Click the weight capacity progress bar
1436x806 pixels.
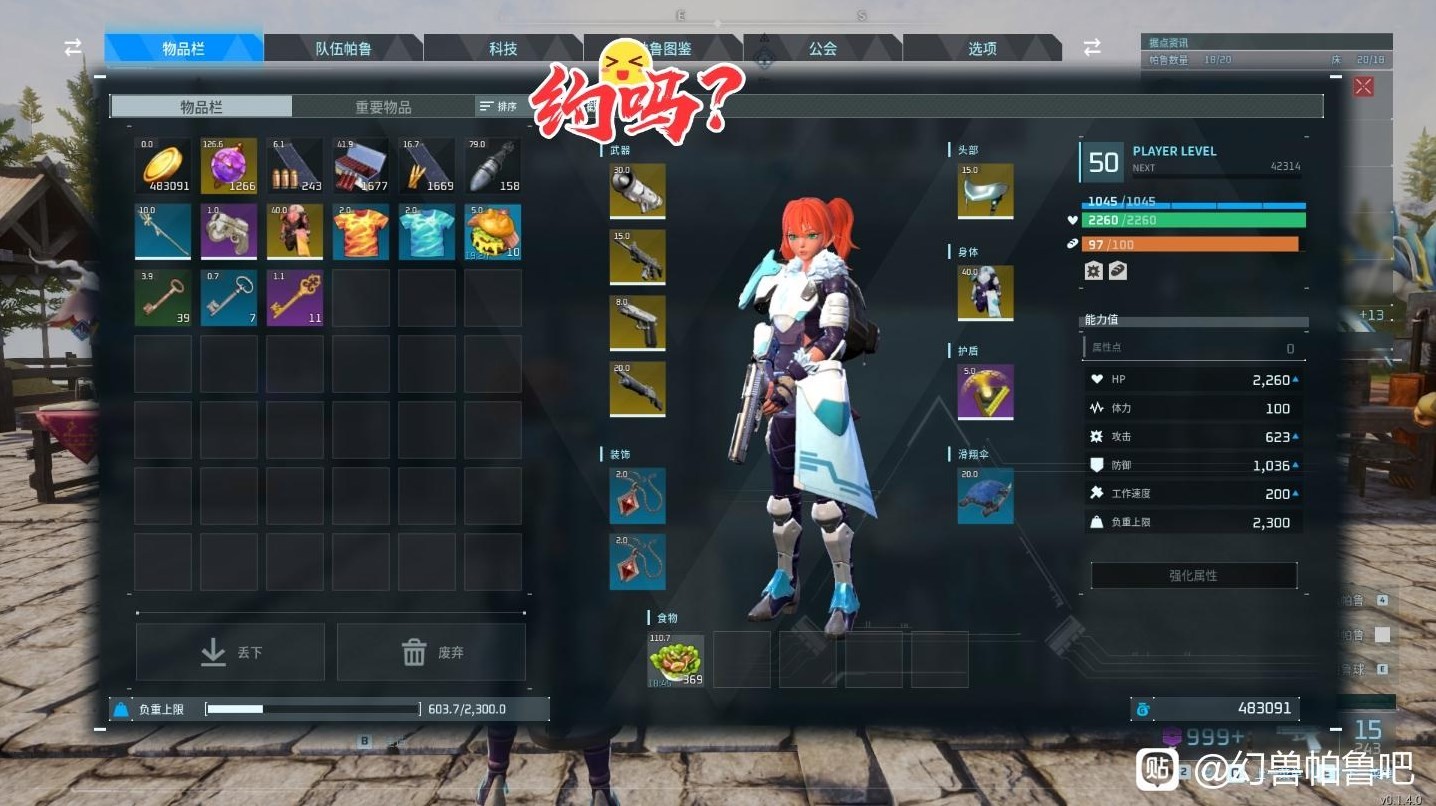(312, 708)
